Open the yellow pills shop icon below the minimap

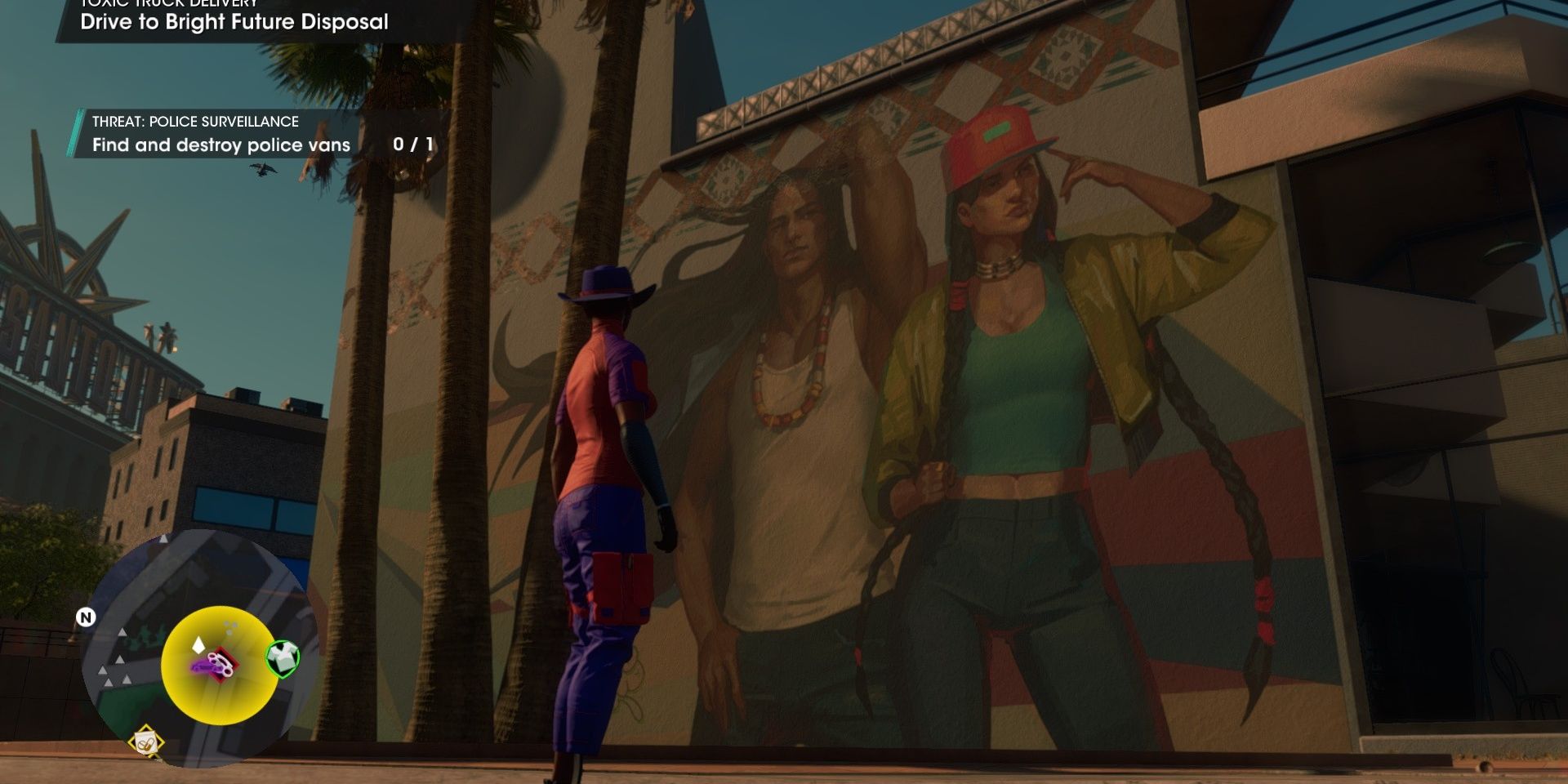click(145, 742)
